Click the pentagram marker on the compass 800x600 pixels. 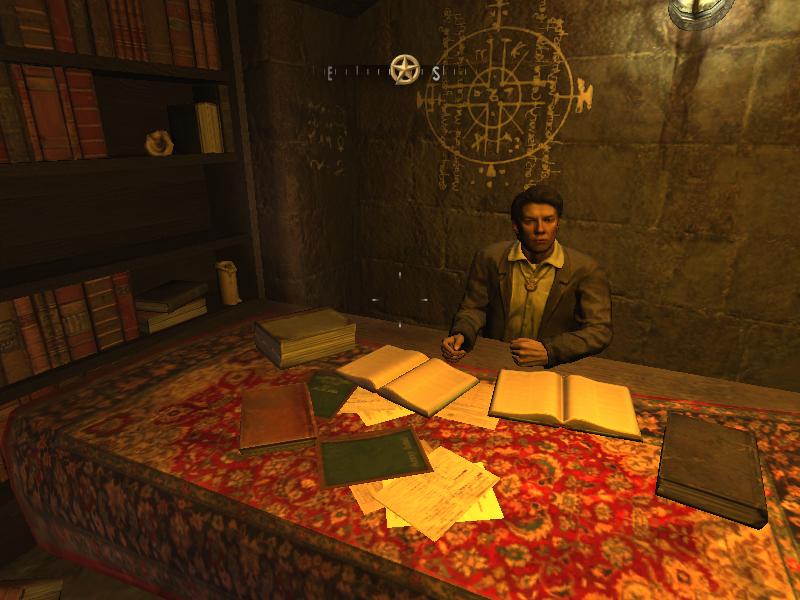[x=404, y=70]
